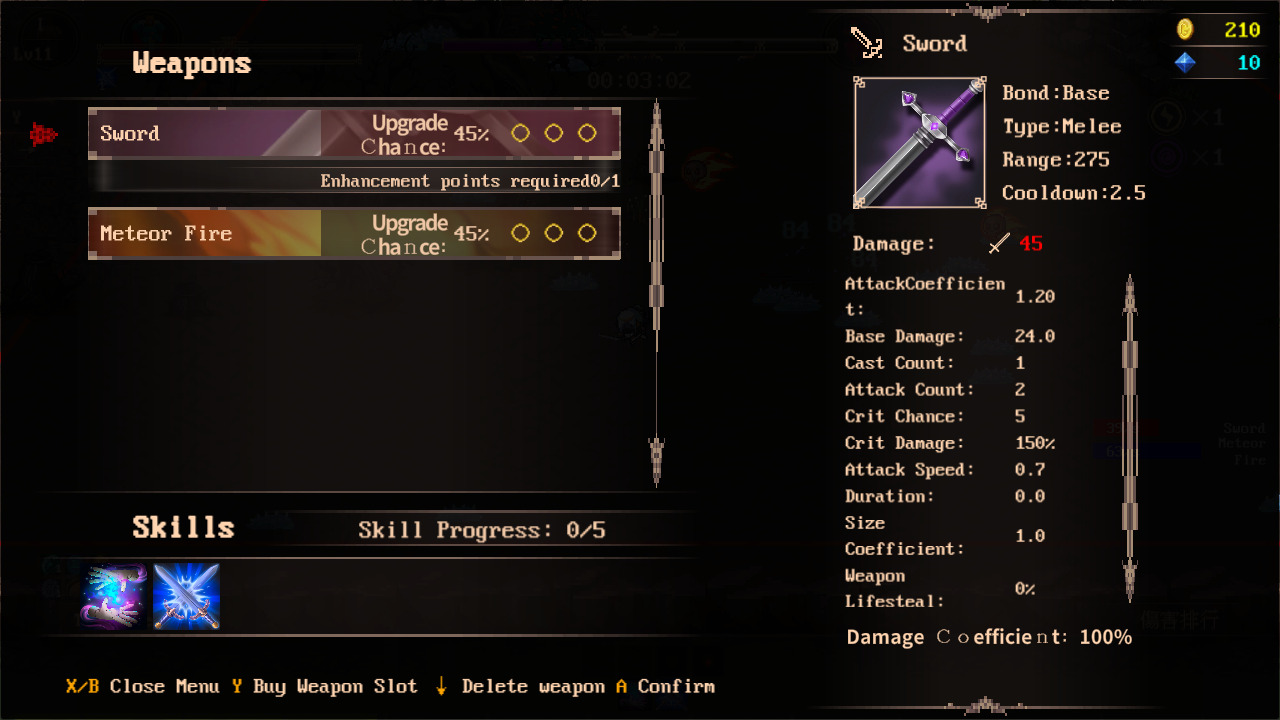Open the Skills section header
The width and height of the screenshot is (1280, 720).
[182, 526]
